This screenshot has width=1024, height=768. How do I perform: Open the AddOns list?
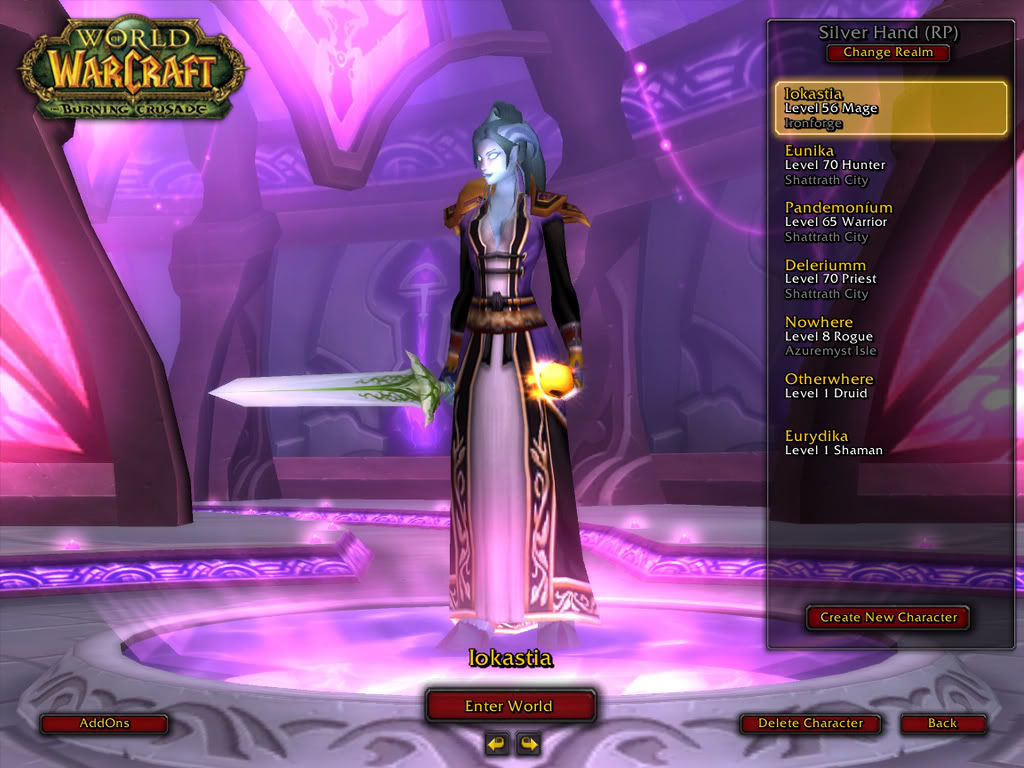tap(104, 723)
